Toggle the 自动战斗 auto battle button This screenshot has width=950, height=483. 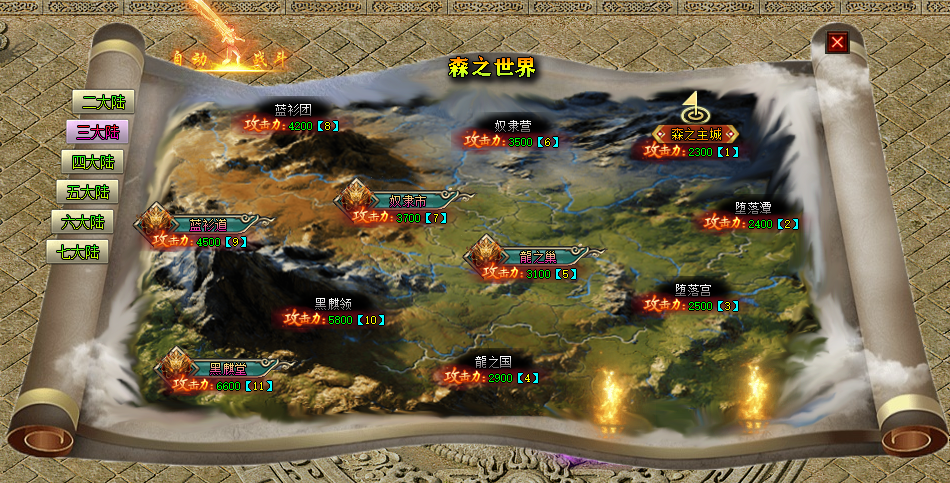pos(229,59)
